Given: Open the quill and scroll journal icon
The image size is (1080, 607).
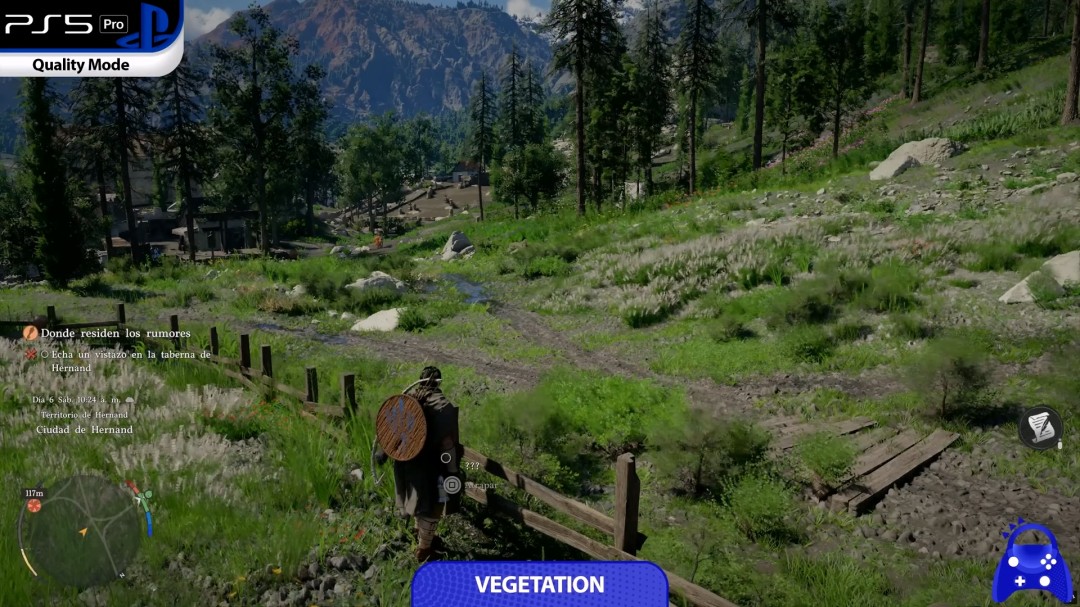Looking at the screenshot, I should tap(1040, 427).
